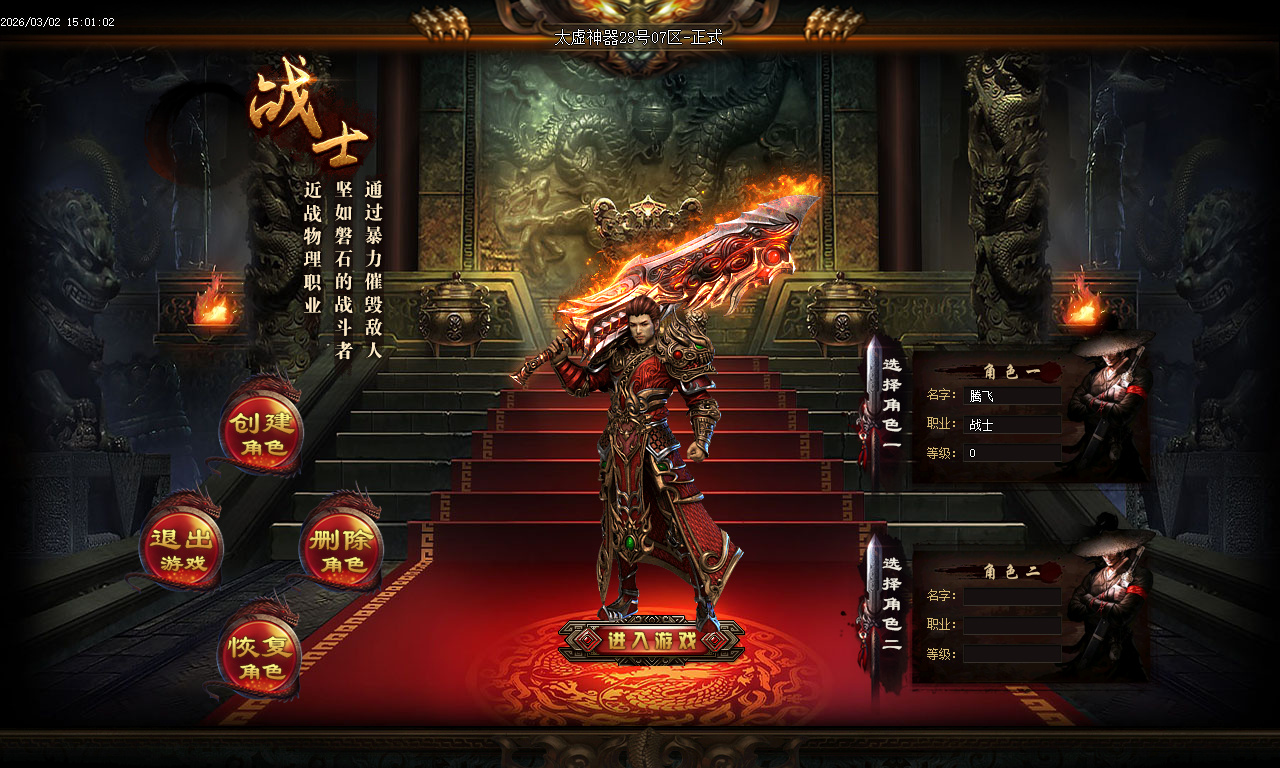Click the 等级 field showing 0

tap(1012, 452)
